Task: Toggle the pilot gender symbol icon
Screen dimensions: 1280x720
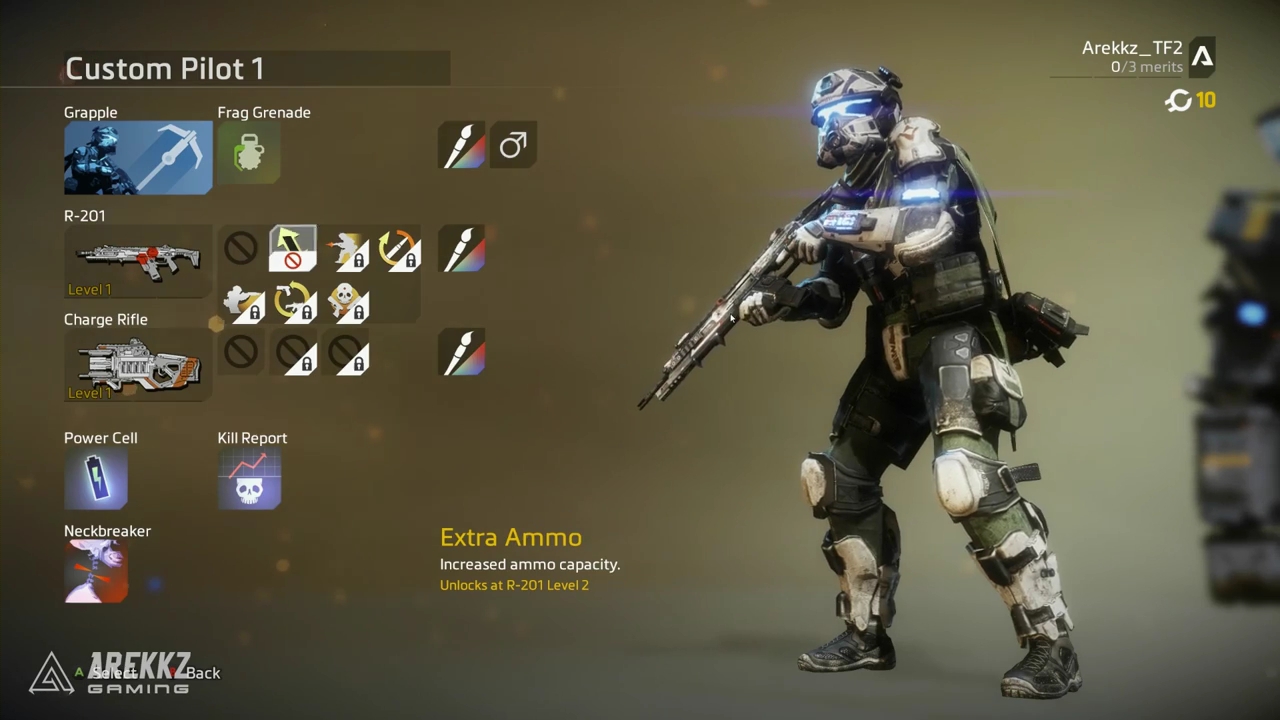Action: [513, 146]
